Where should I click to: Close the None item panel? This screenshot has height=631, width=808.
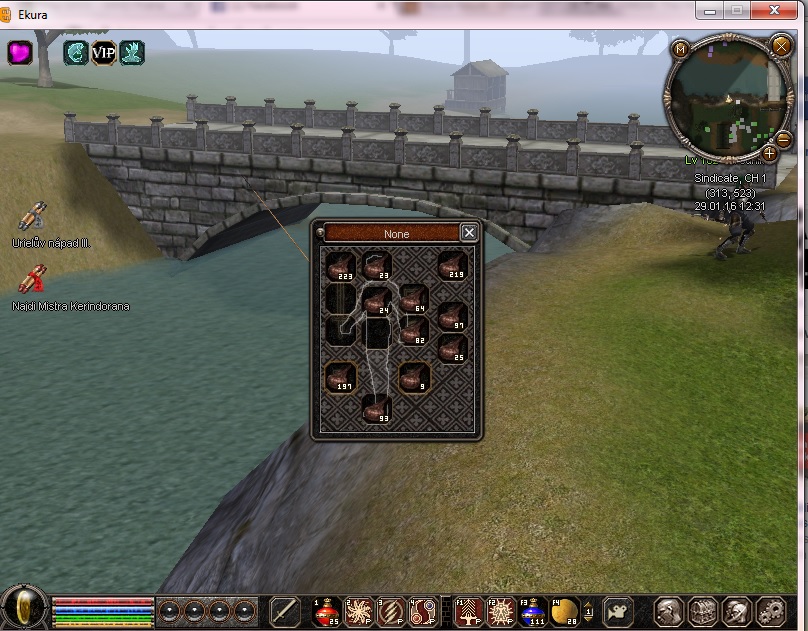pyautogui.click(x=469, y=233)
